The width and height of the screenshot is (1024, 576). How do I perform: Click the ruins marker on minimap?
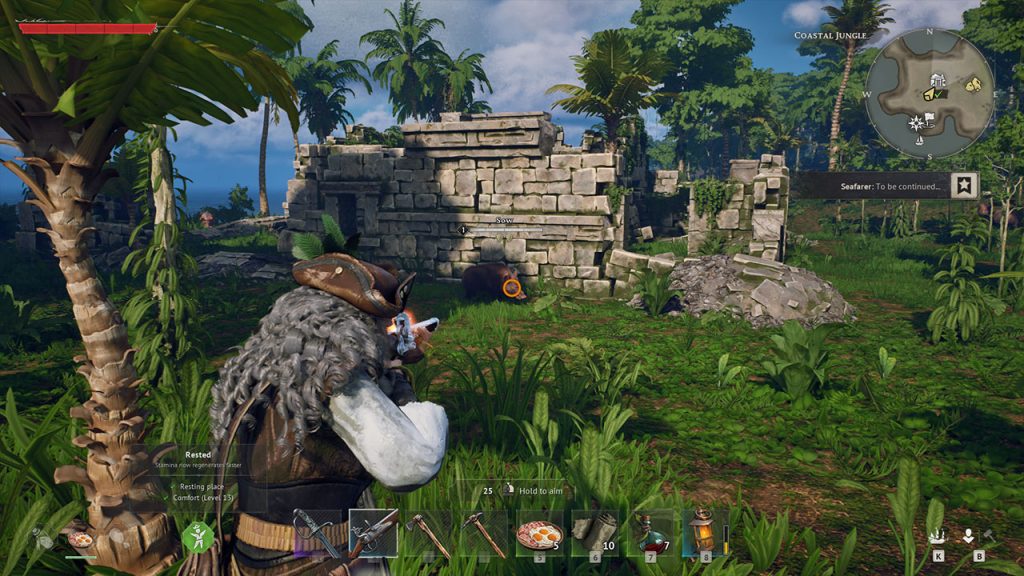937,80
